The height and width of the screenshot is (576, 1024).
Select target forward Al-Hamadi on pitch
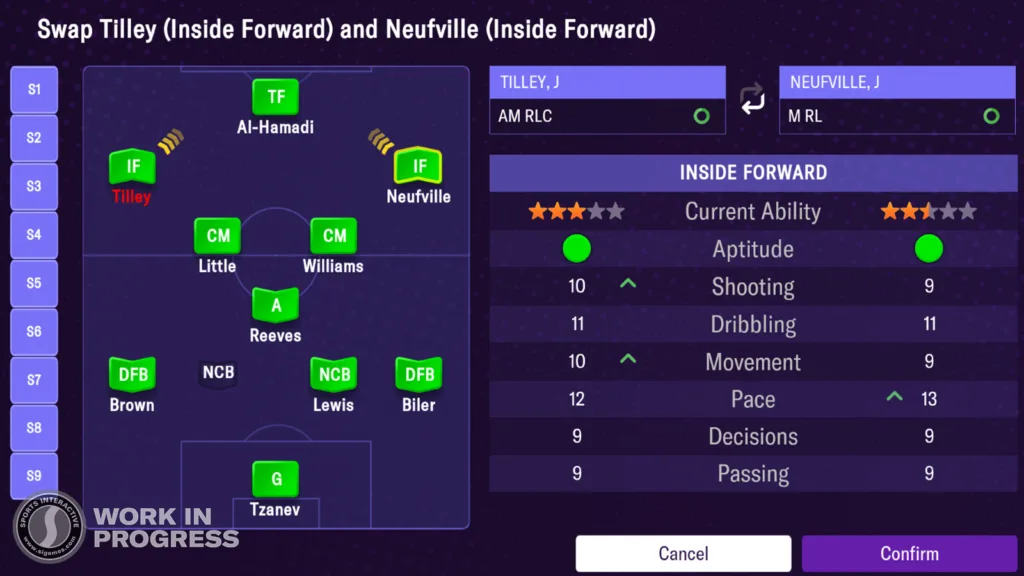(275, 98)
